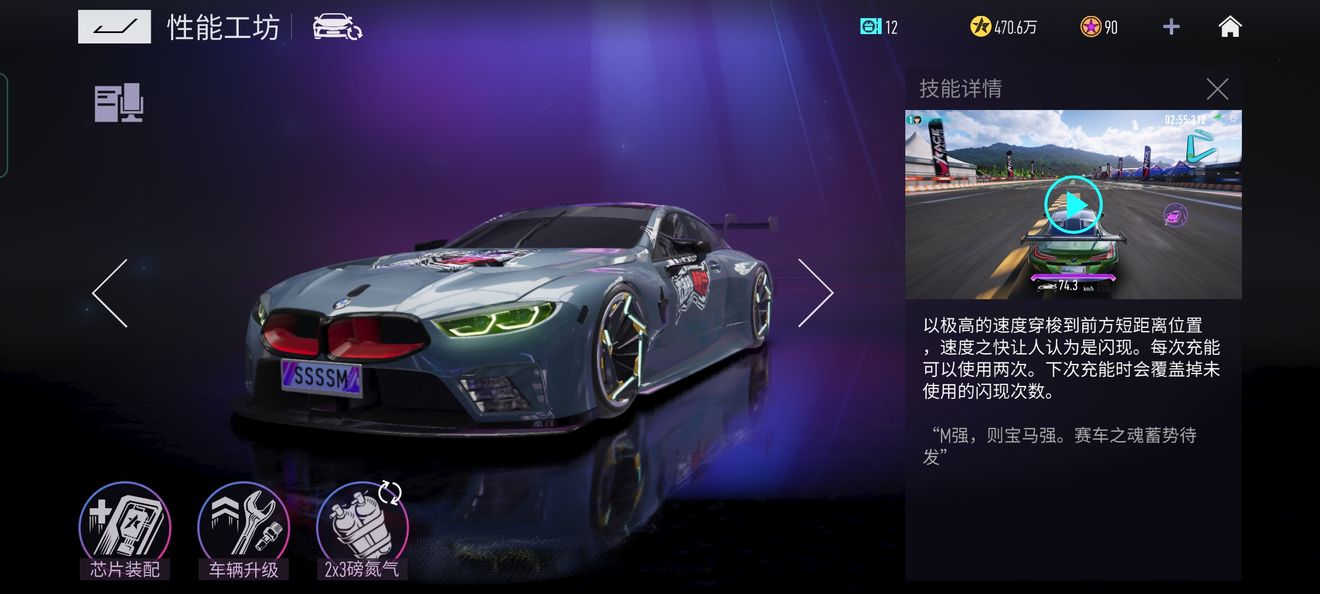This screenshot has height=594, width=1320.
Task: Show the previous car with left arrow
Action: (x=110, y=293)
